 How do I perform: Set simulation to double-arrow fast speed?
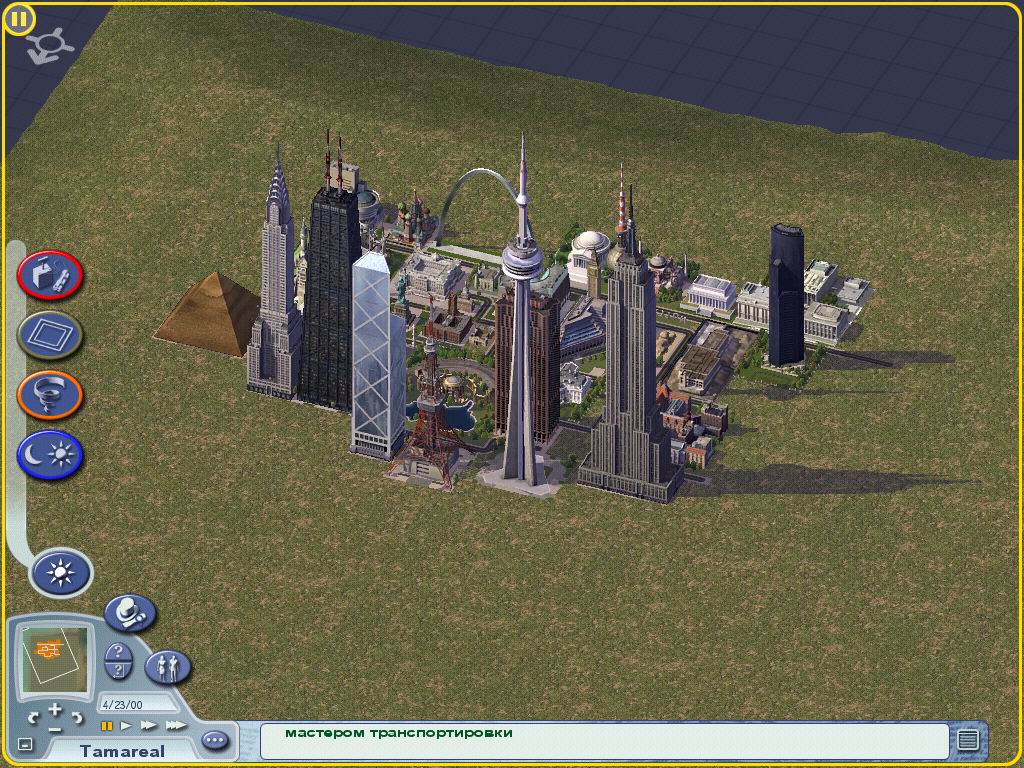click(148, 725)
